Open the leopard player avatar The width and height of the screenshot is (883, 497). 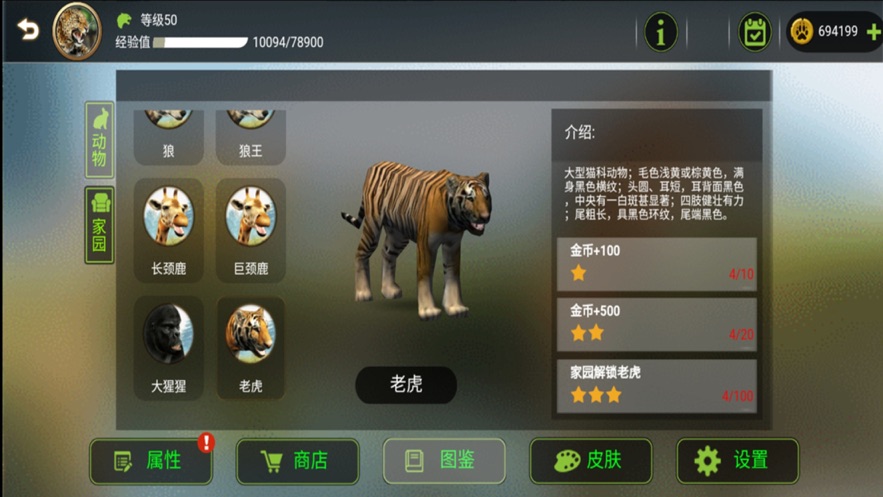(x=77, y=31)
